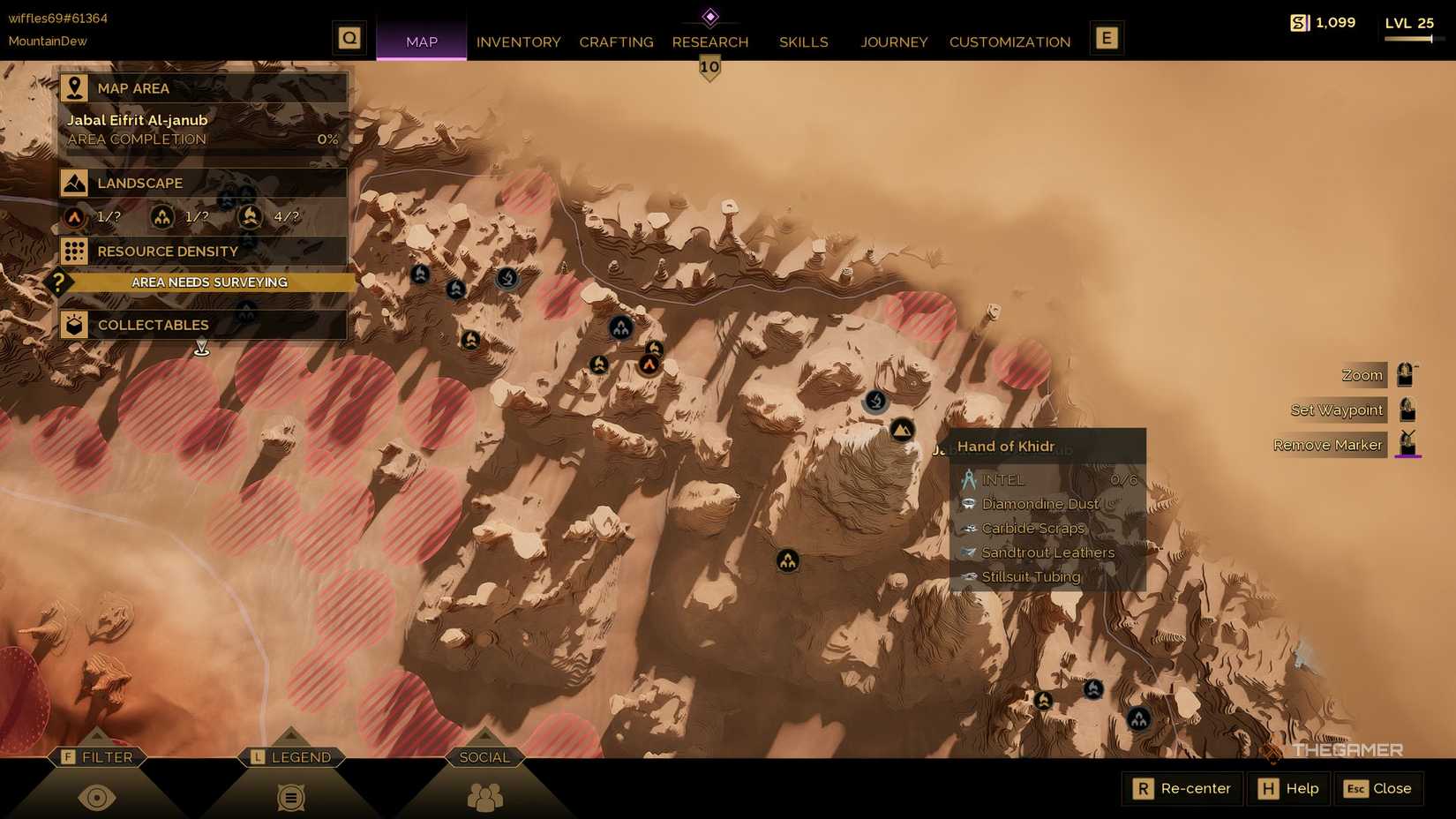Open the E shortcut panel near Customization
Viewport: 1456px width, 819px height.
tap(1106, 37)
